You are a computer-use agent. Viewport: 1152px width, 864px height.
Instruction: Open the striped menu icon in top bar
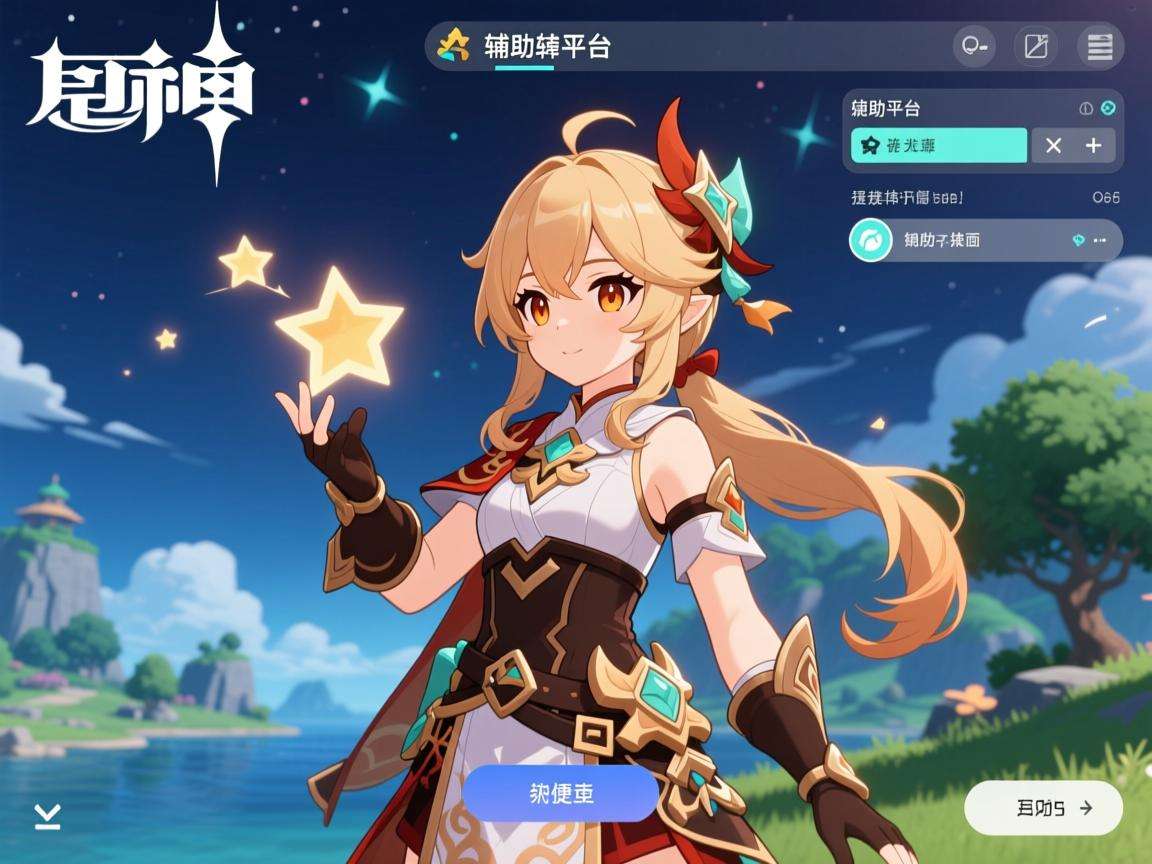click(1100, 46)
